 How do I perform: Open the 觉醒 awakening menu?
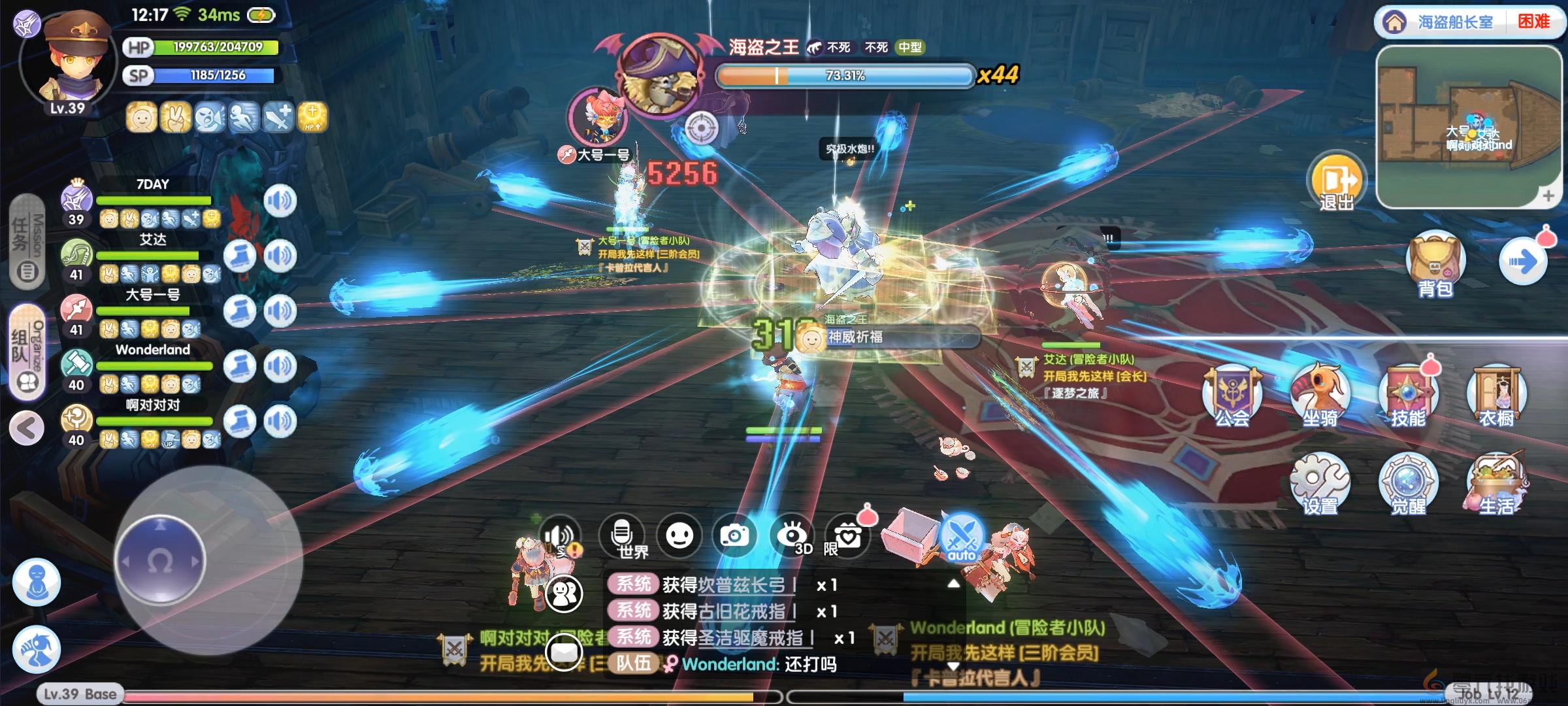1408,484
